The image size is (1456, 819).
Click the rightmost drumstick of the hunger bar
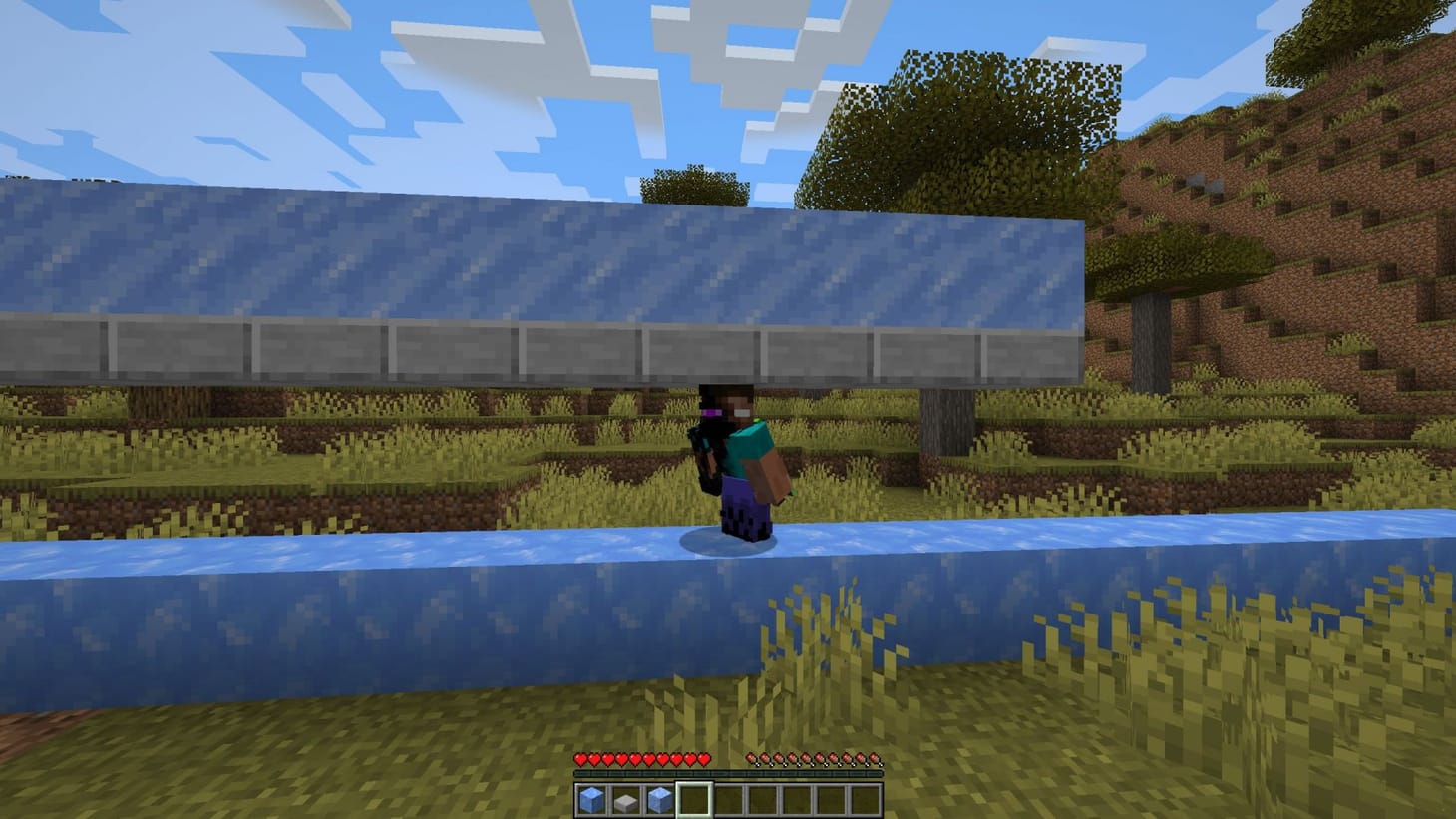877,758
